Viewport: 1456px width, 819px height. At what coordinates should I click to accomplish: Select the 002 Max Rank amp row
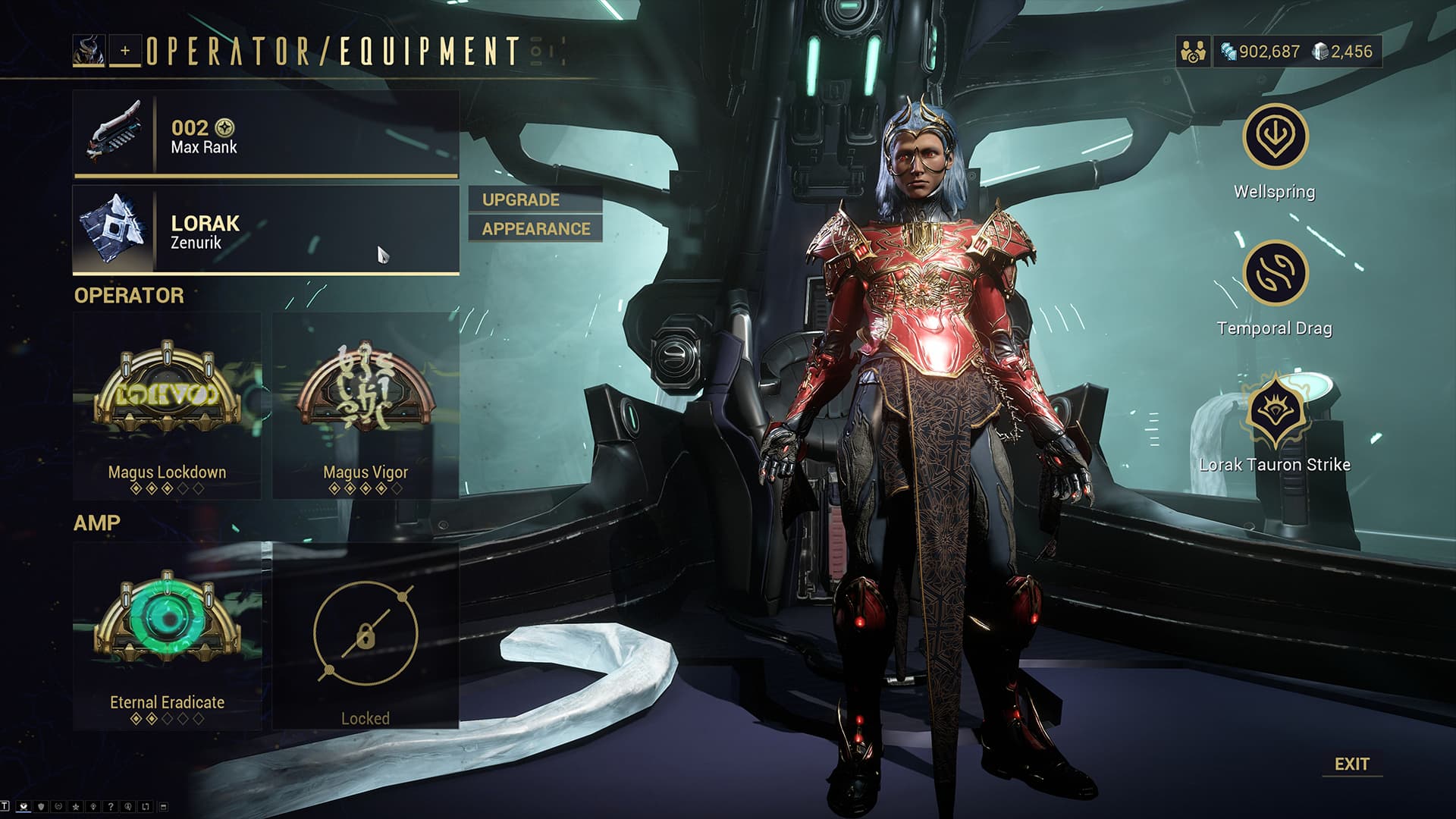coord(265,134)
